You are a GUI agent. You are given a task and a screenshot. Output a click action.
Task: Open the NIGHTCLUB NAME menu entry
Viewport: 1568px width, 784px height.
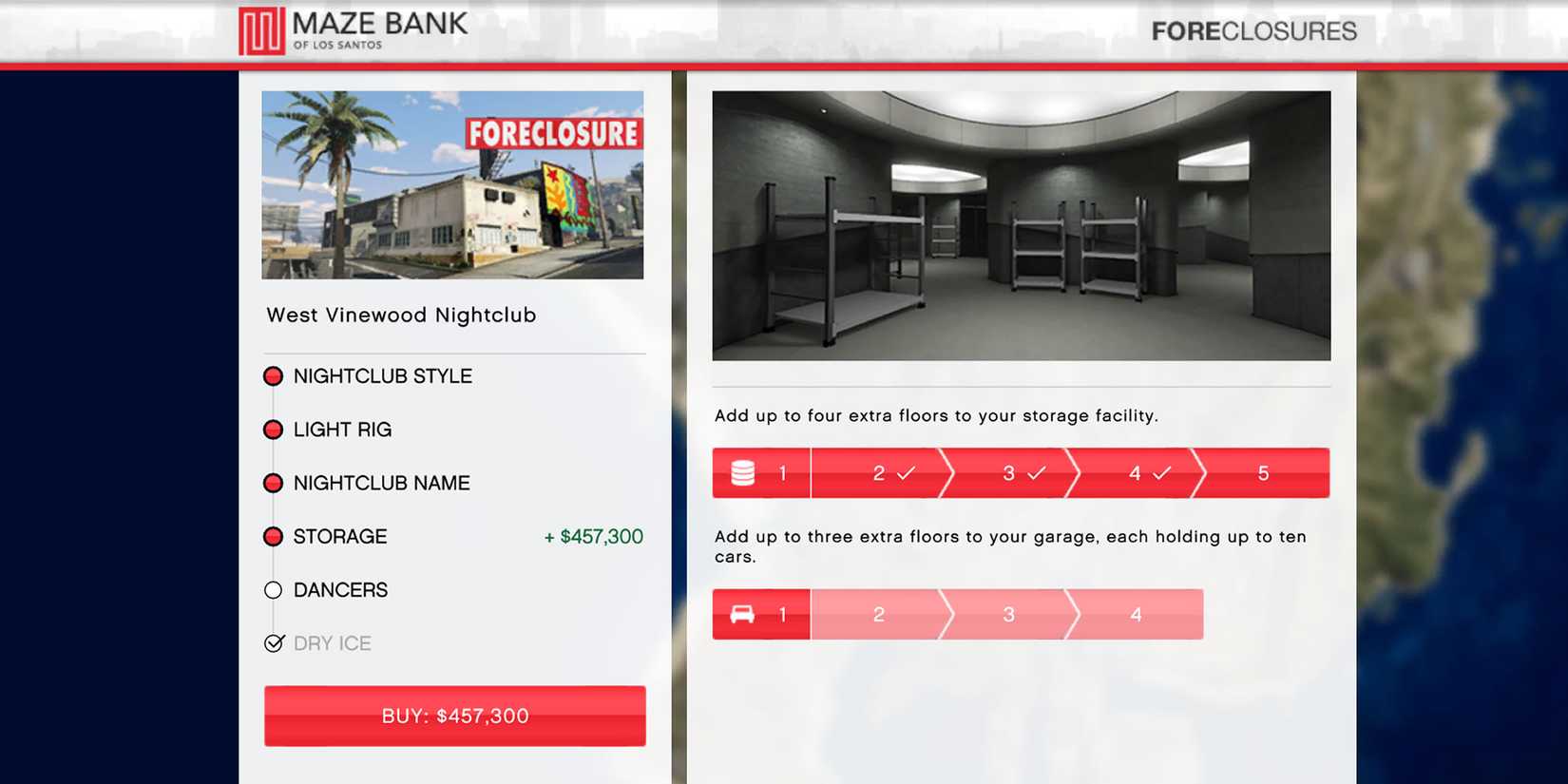[x=381, y=483]
